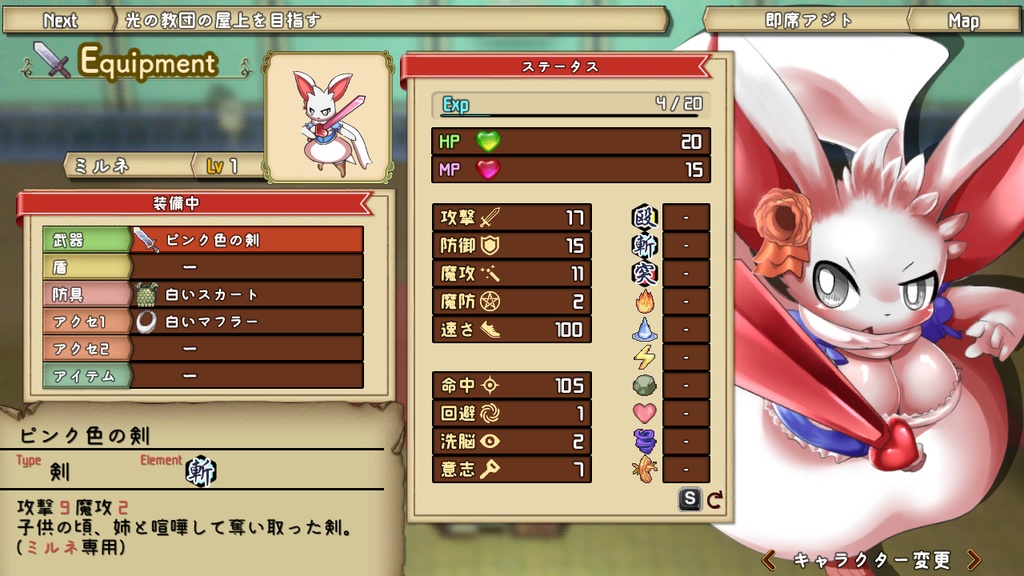Screen dimensions: 1024x576
Task: Choose the empty 盾 shield slot
Action: point(203,267)
